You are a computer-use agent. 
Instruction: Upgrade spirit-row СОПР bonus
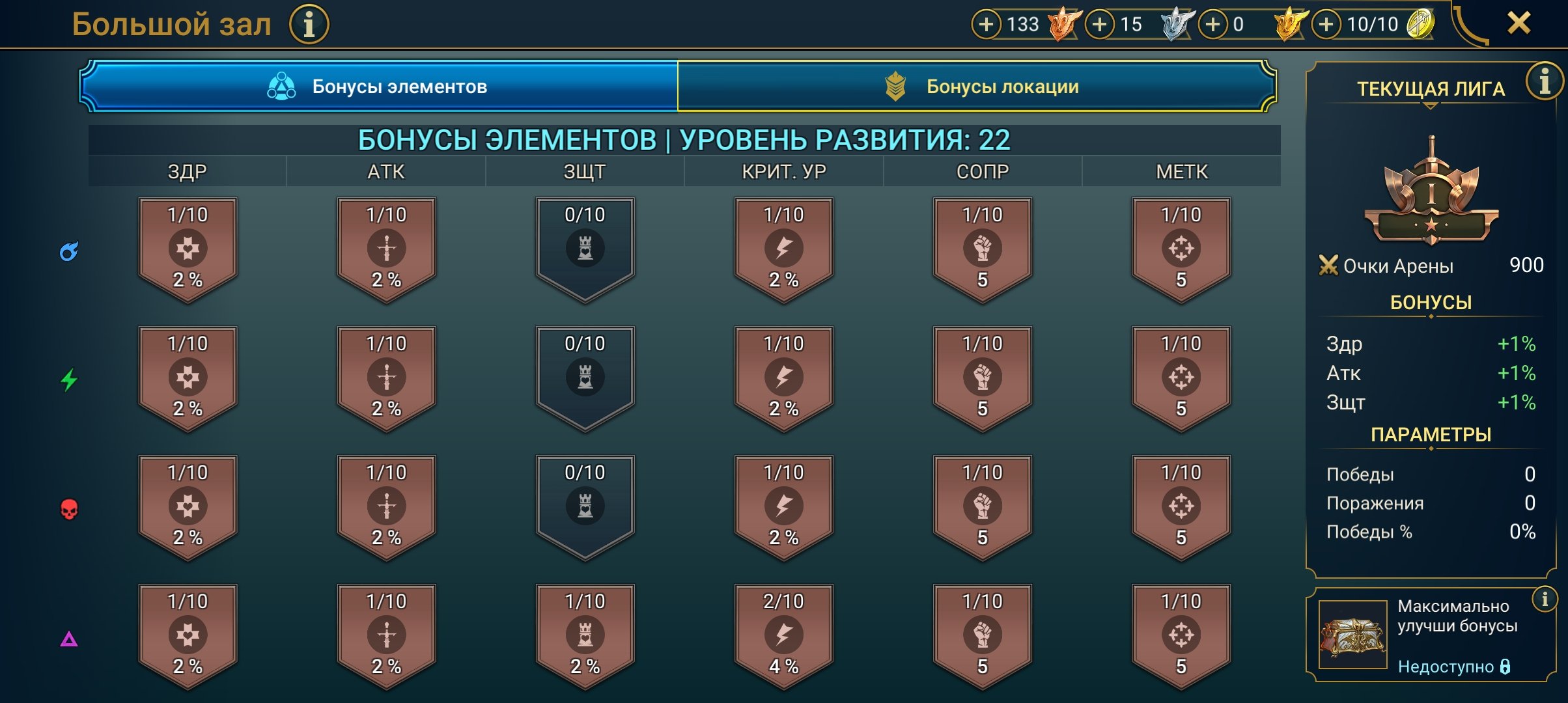[982, 377]
